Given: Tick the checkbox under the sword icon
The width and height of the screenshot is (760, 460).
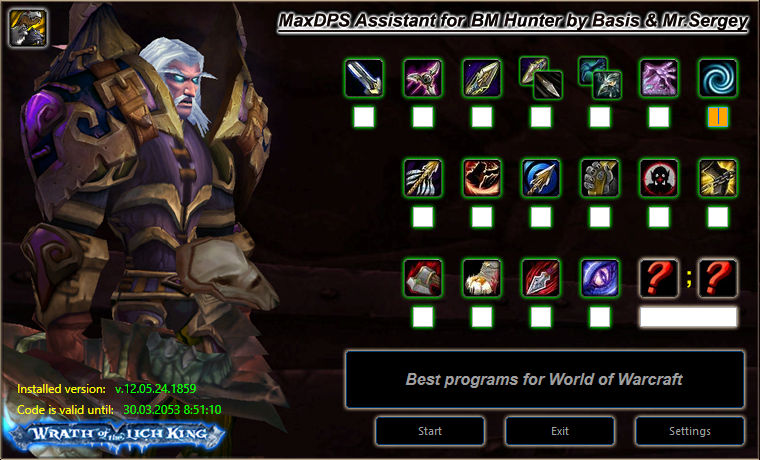Looking at the screenshot, I should [364, 117].
